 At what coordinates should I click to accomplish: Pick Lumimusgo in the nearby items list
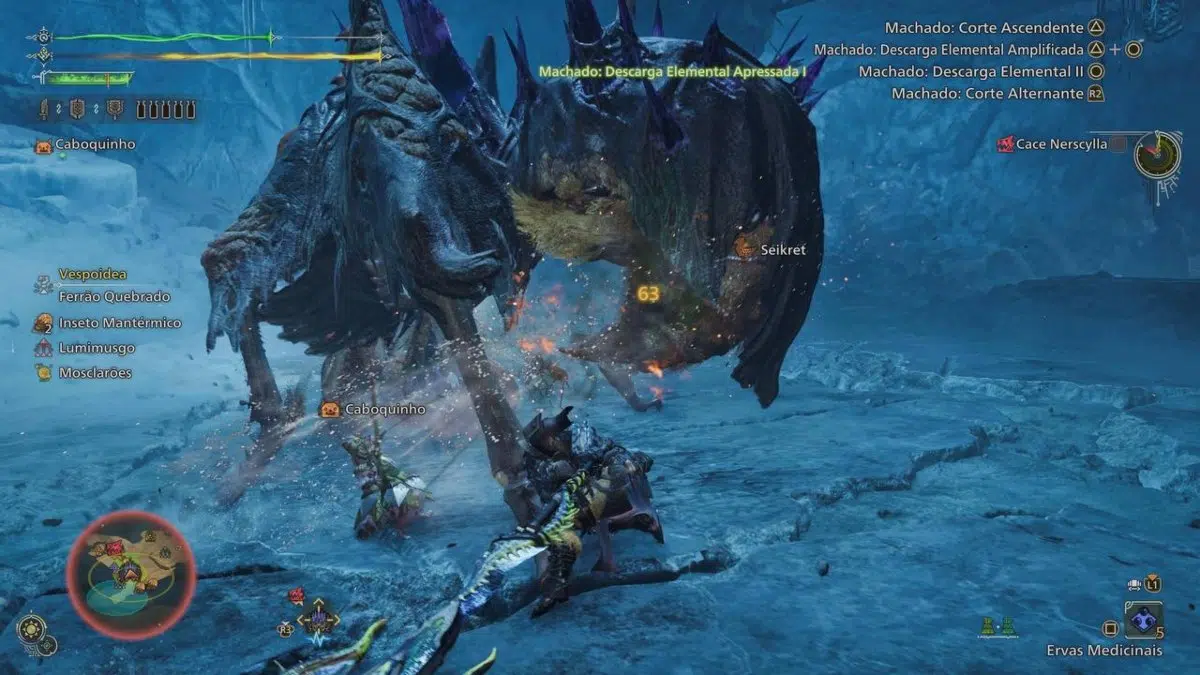coord(96,348)
